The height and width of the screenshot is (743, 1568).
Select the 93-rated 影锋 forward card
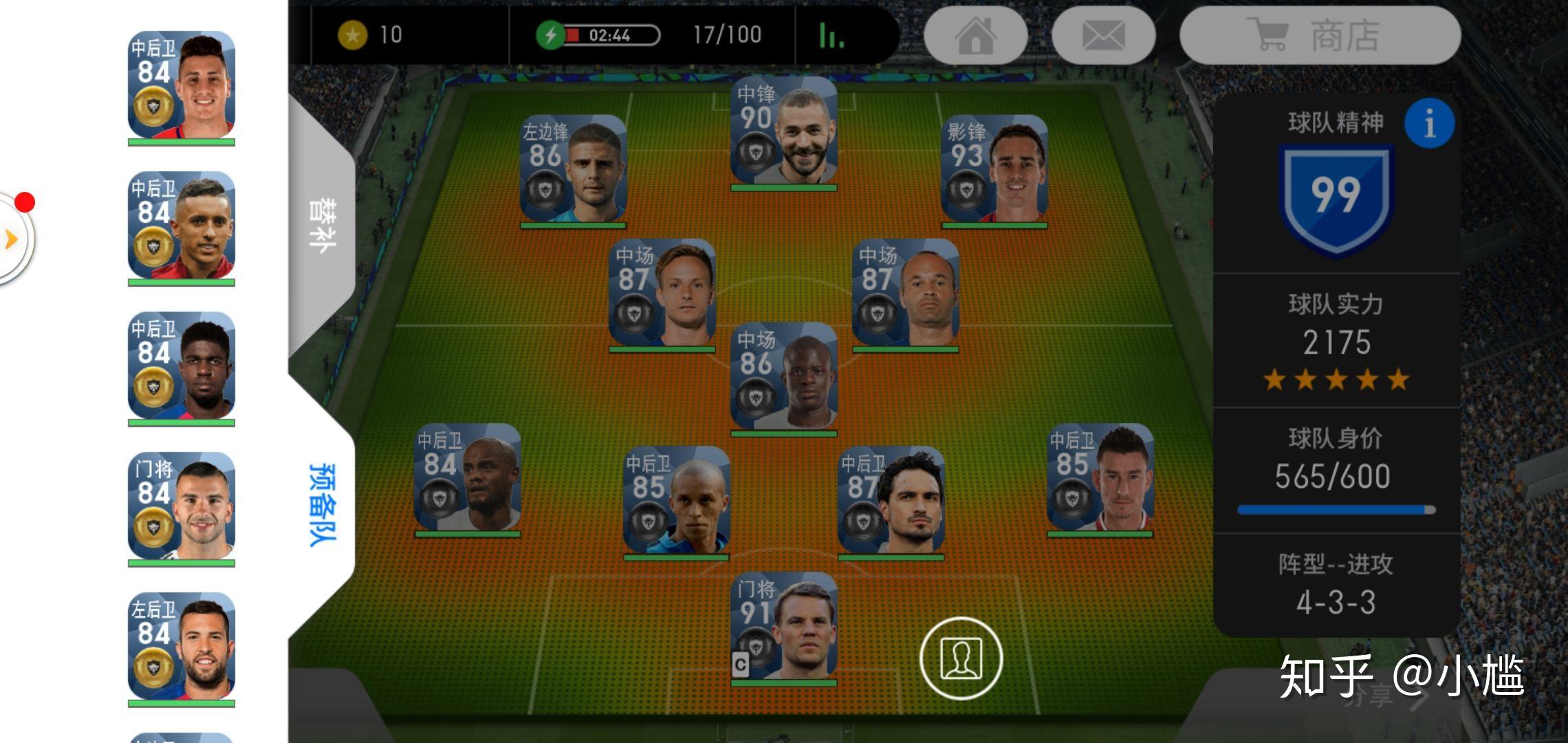coord(994,171)
